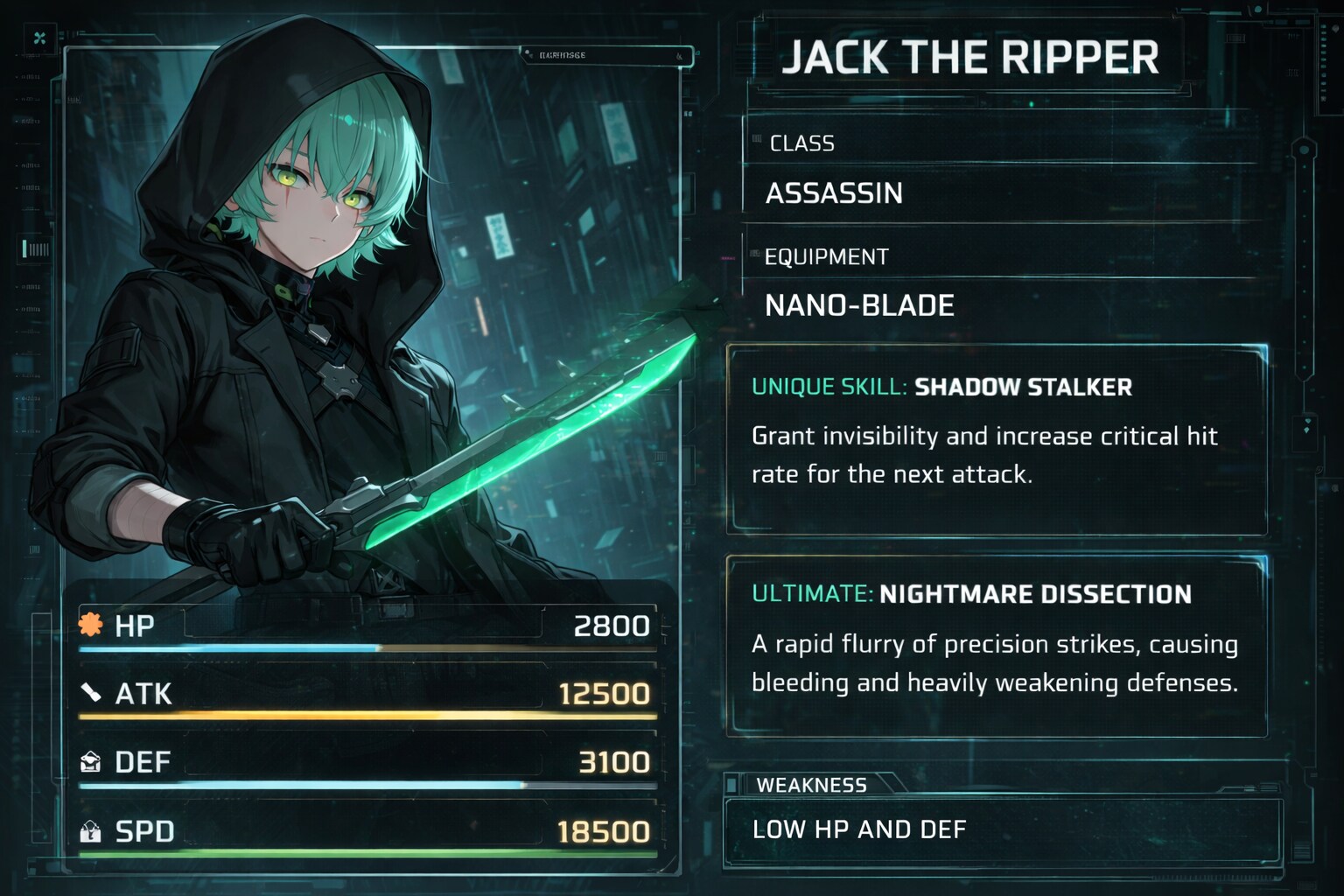Select the Assassin class entry
This screenshot has height=896, width=1344.
834,193
